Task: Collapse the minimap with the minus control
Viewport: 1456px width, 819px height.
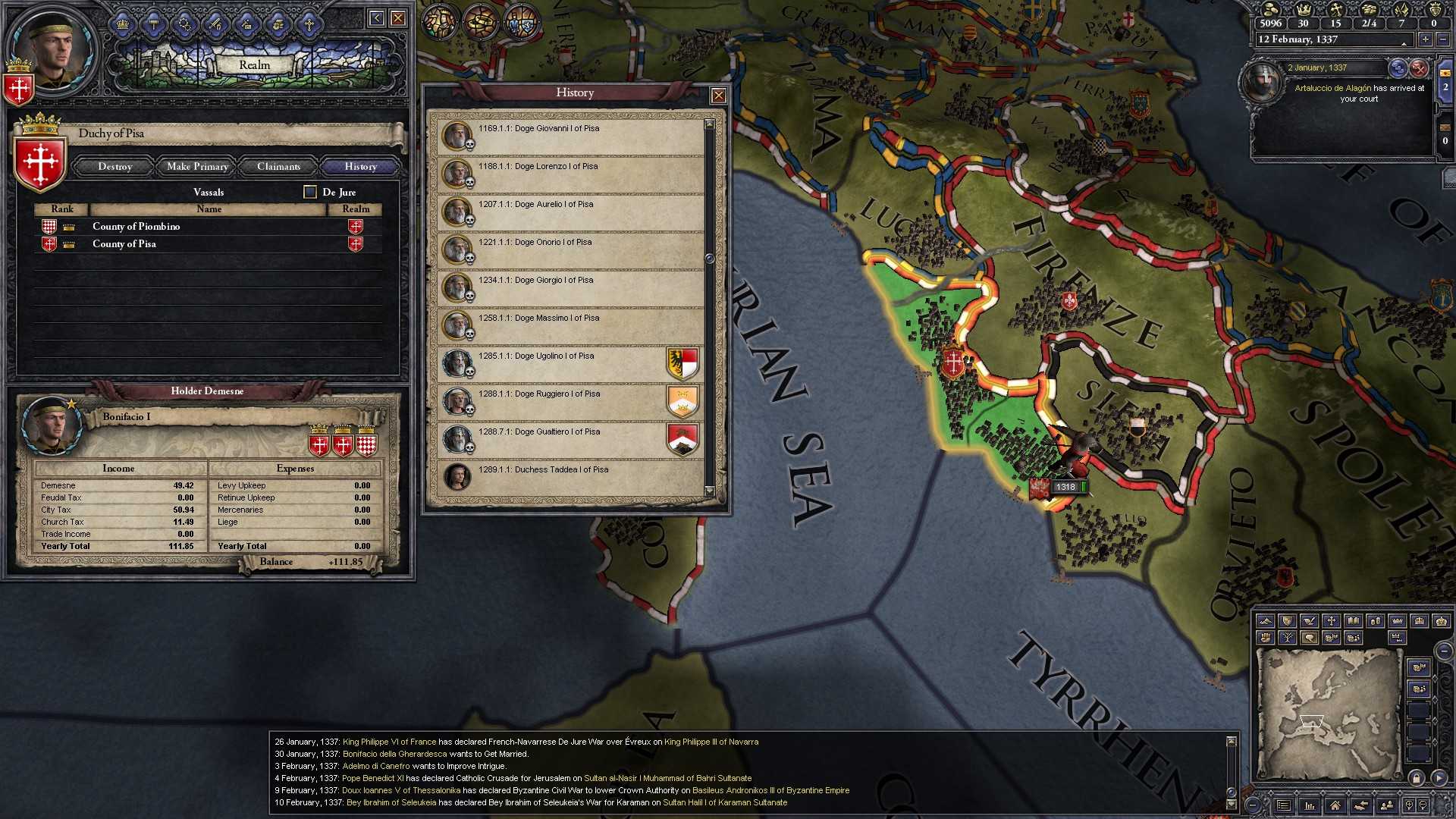Action: pyautogui.click(x=1443, y=651)
